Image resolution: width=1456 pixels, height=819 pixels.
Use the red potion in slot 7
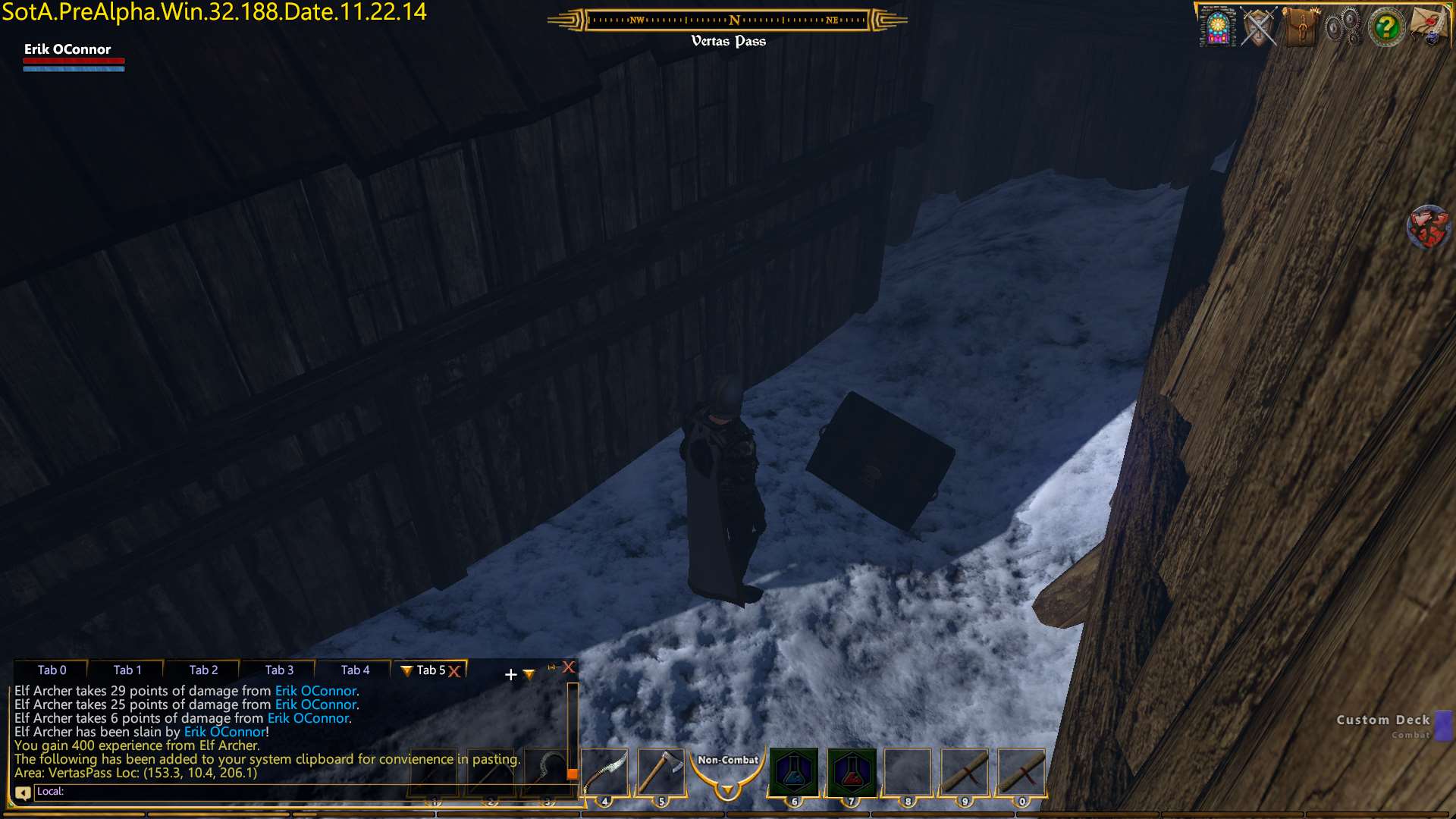coord(851,772)
